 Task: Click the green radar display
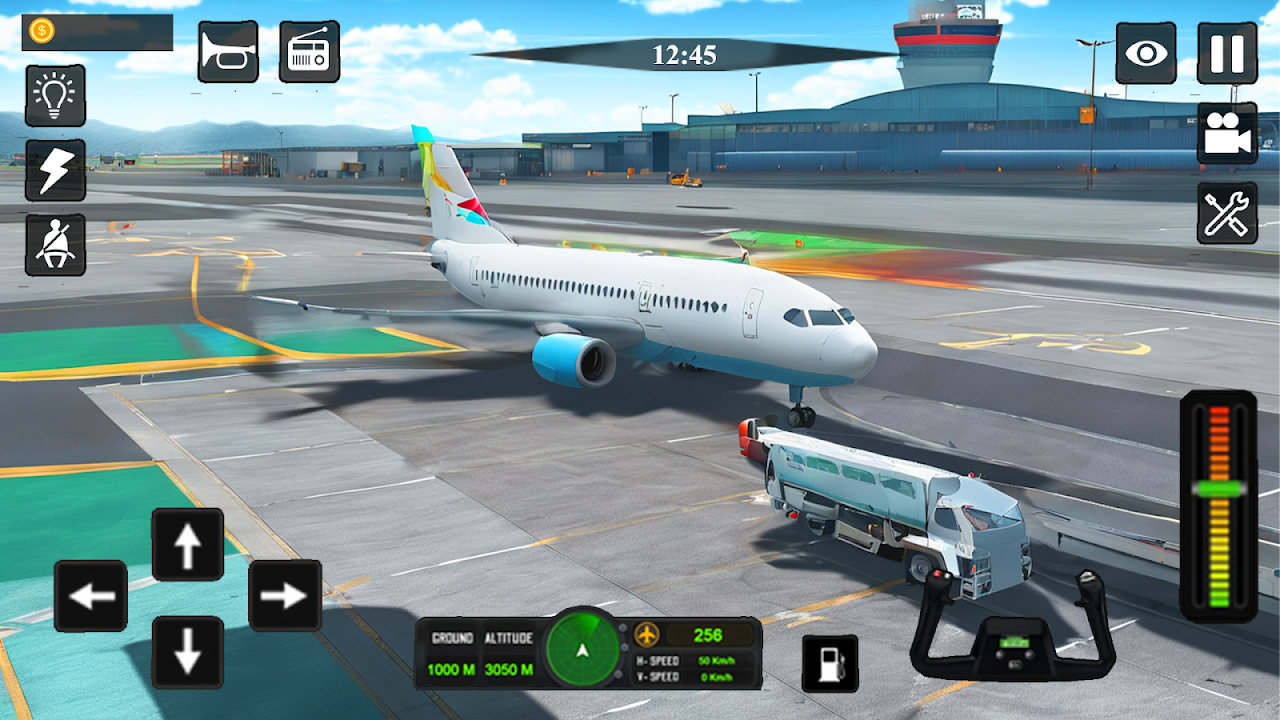(x=583, y=651)
